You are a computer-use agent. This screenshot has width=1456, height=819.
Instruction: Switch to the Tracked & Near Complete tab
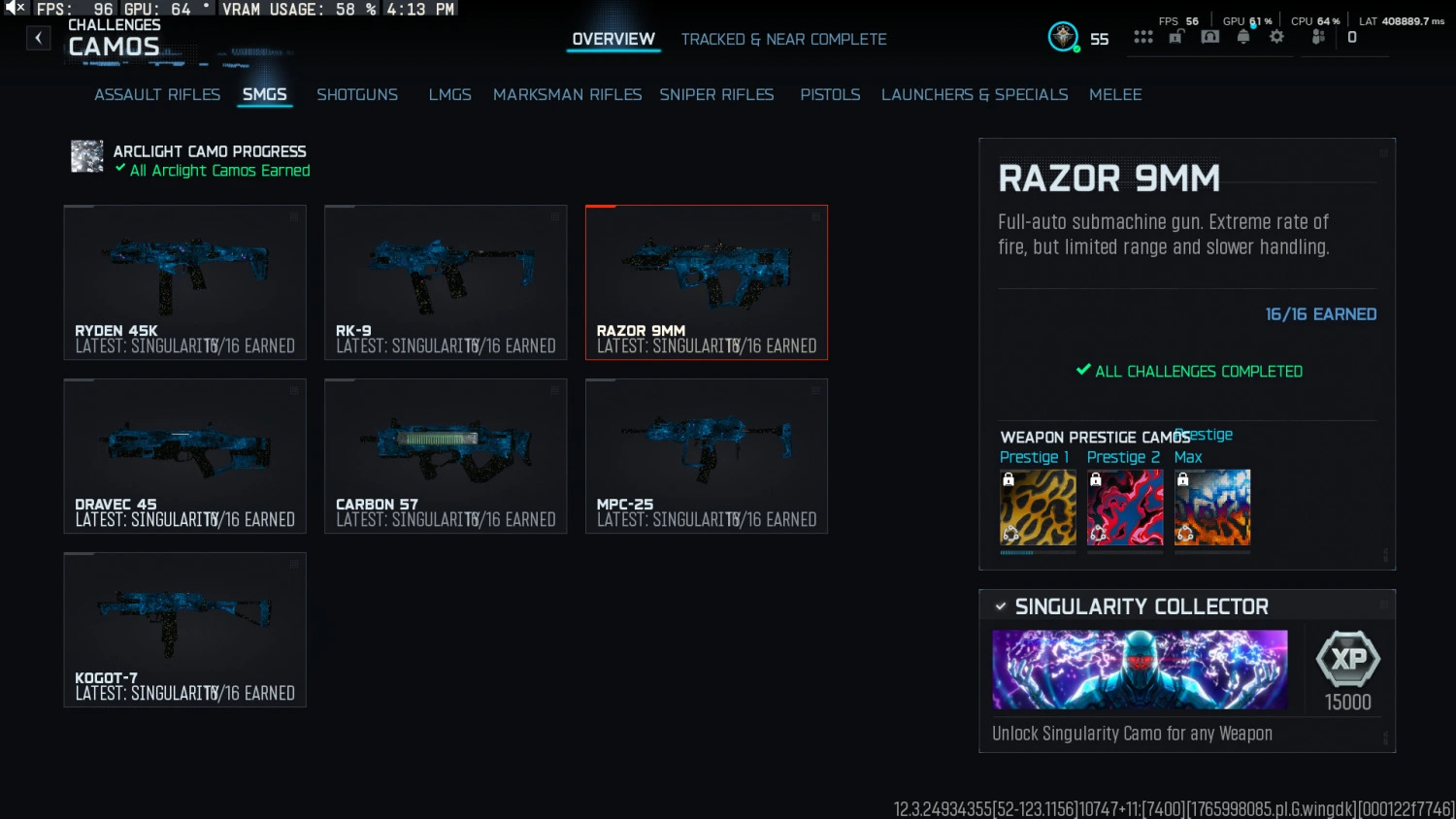pos(783,39)
